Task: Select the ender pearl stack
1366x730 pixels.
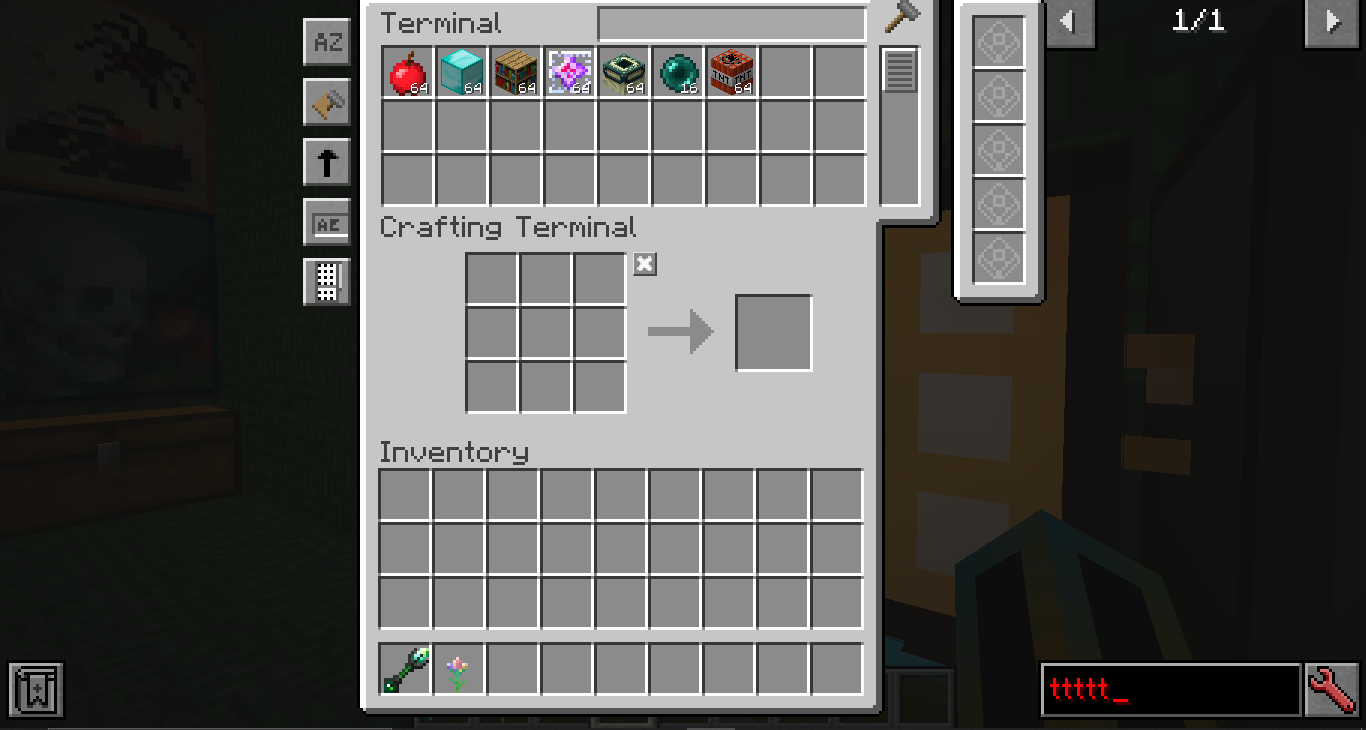Action: (x=677, y=70)
